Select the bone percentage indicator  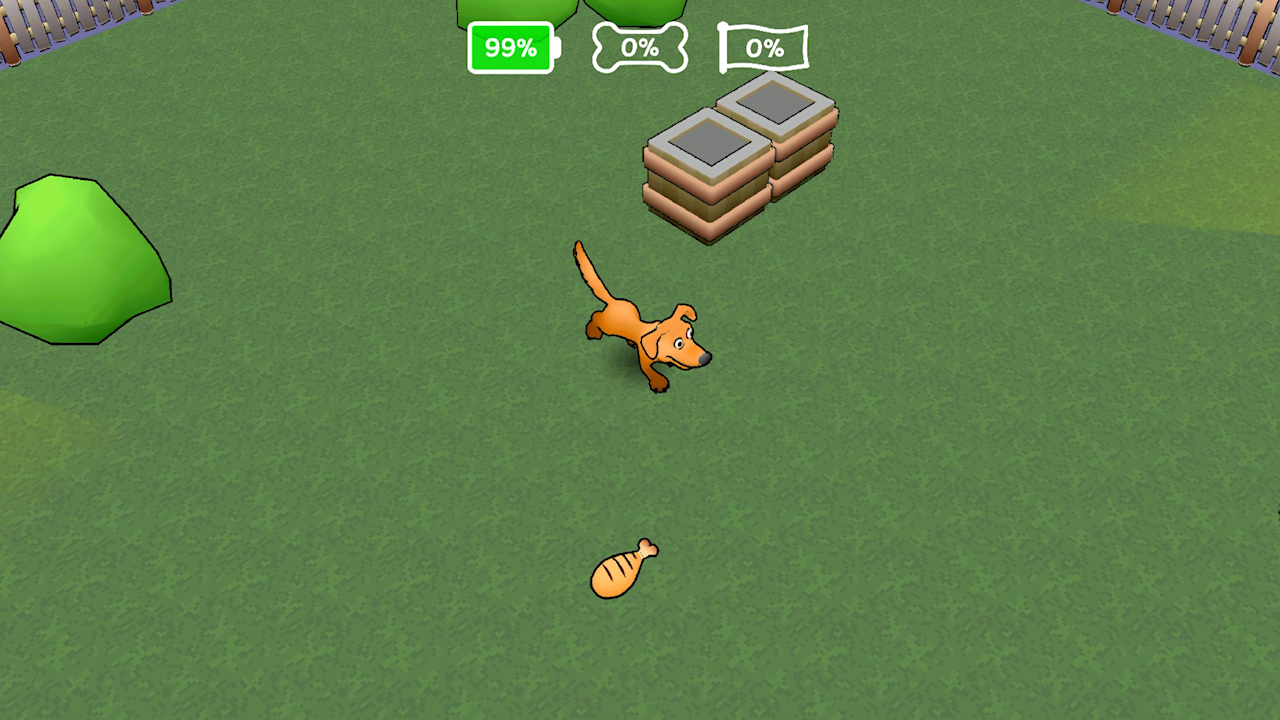(x=639, y=47)
